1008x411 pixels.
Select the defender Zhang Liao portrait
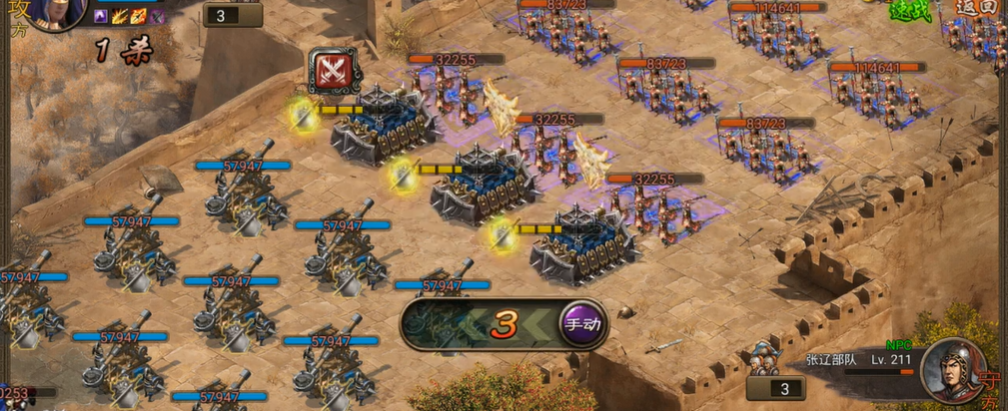coord(954,371)
